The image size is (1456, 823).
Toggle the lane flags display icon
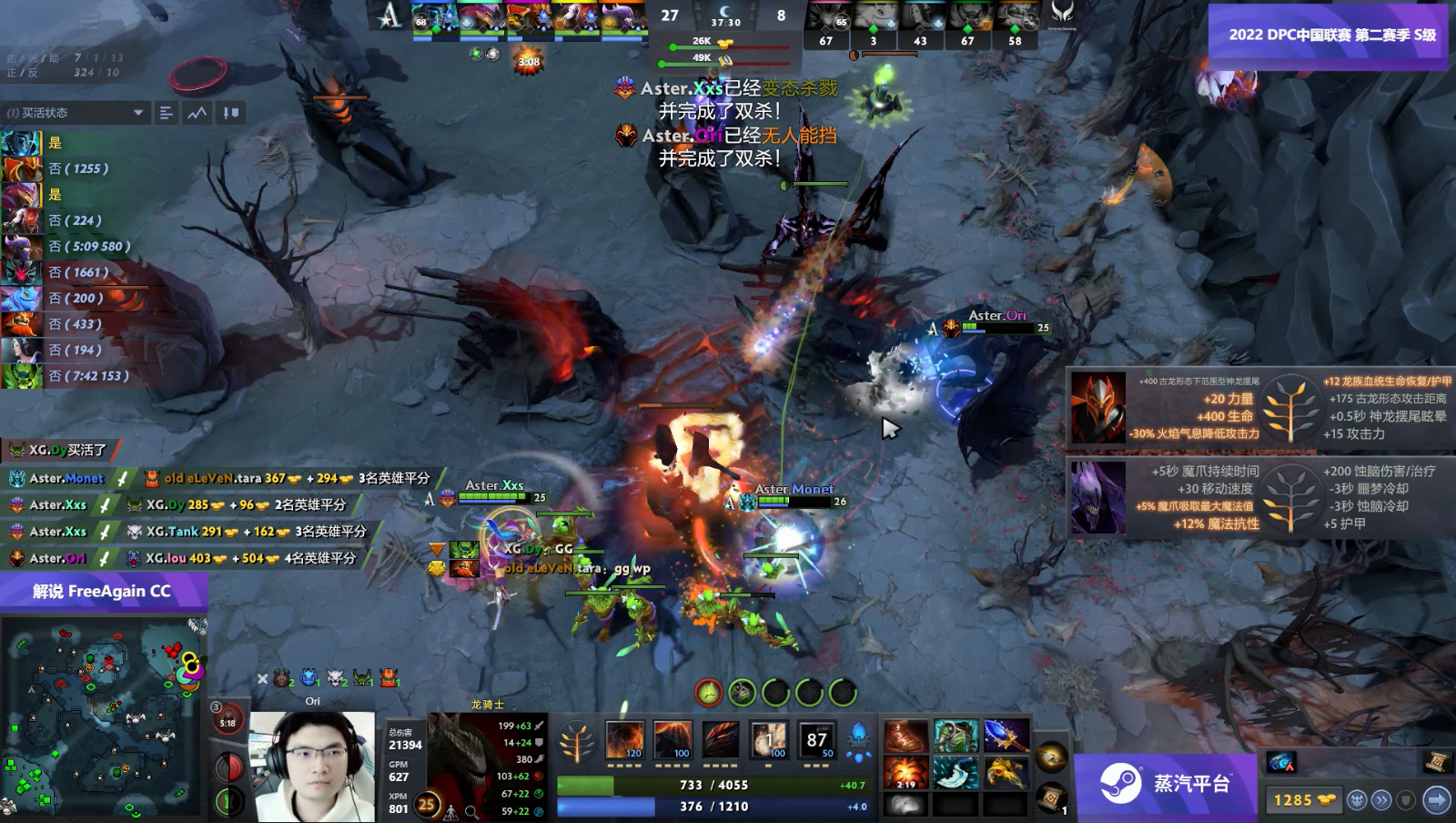pyautogui.click(x=232, y=113)
